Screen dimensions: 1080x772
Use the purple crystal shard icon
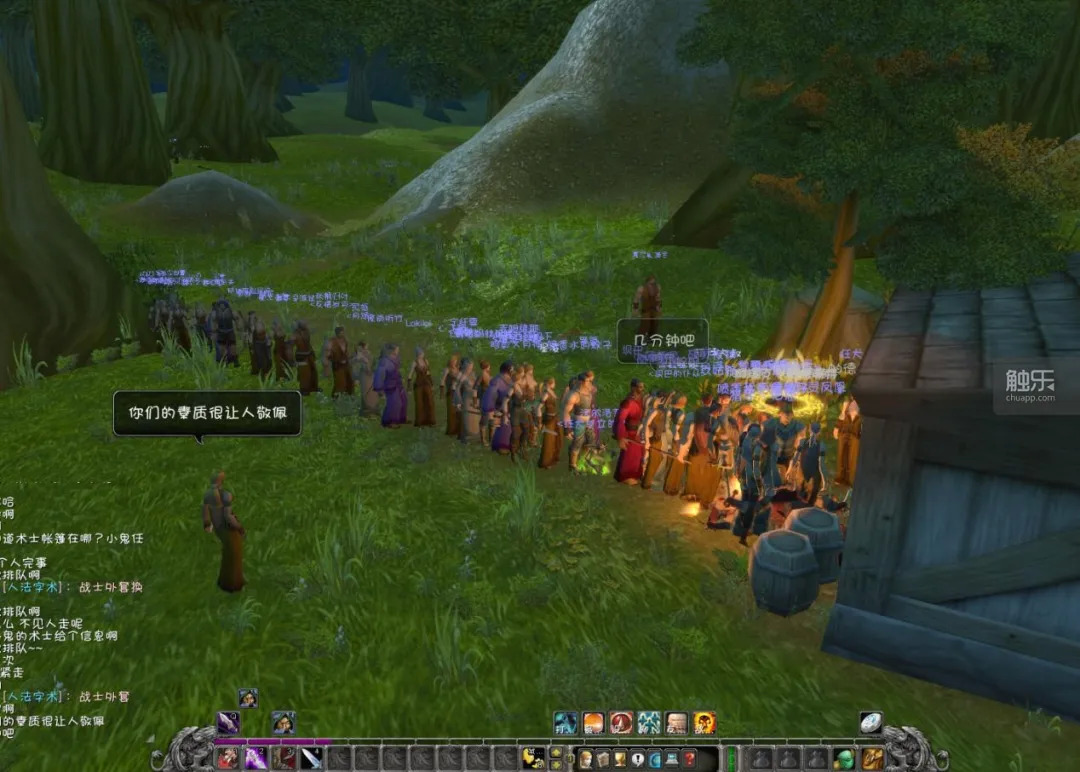[x=229, y=723]
